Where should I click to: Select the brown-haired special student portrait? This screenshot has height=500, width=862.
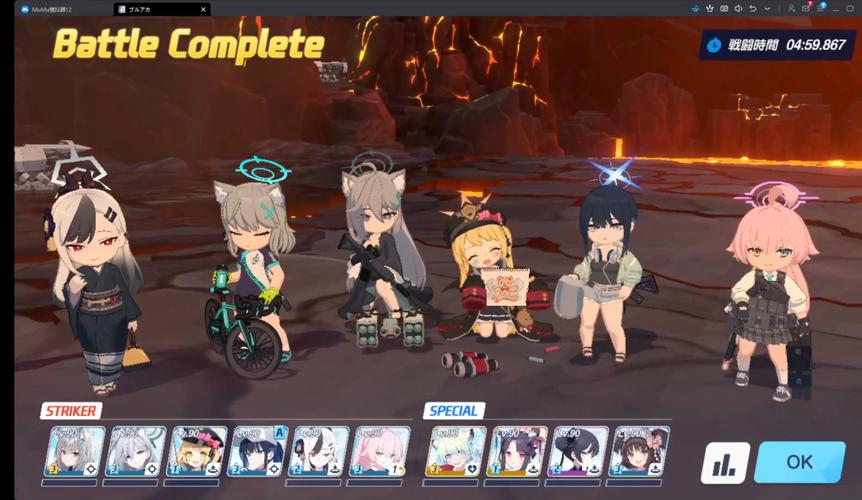[x=640, y=451]
